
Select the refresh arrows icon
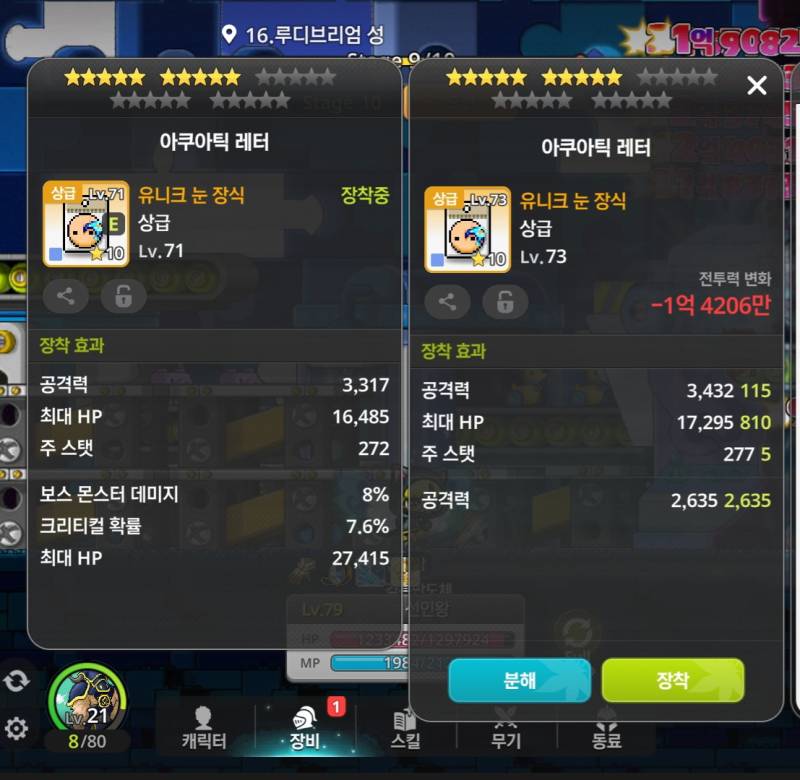click(16, 680)
